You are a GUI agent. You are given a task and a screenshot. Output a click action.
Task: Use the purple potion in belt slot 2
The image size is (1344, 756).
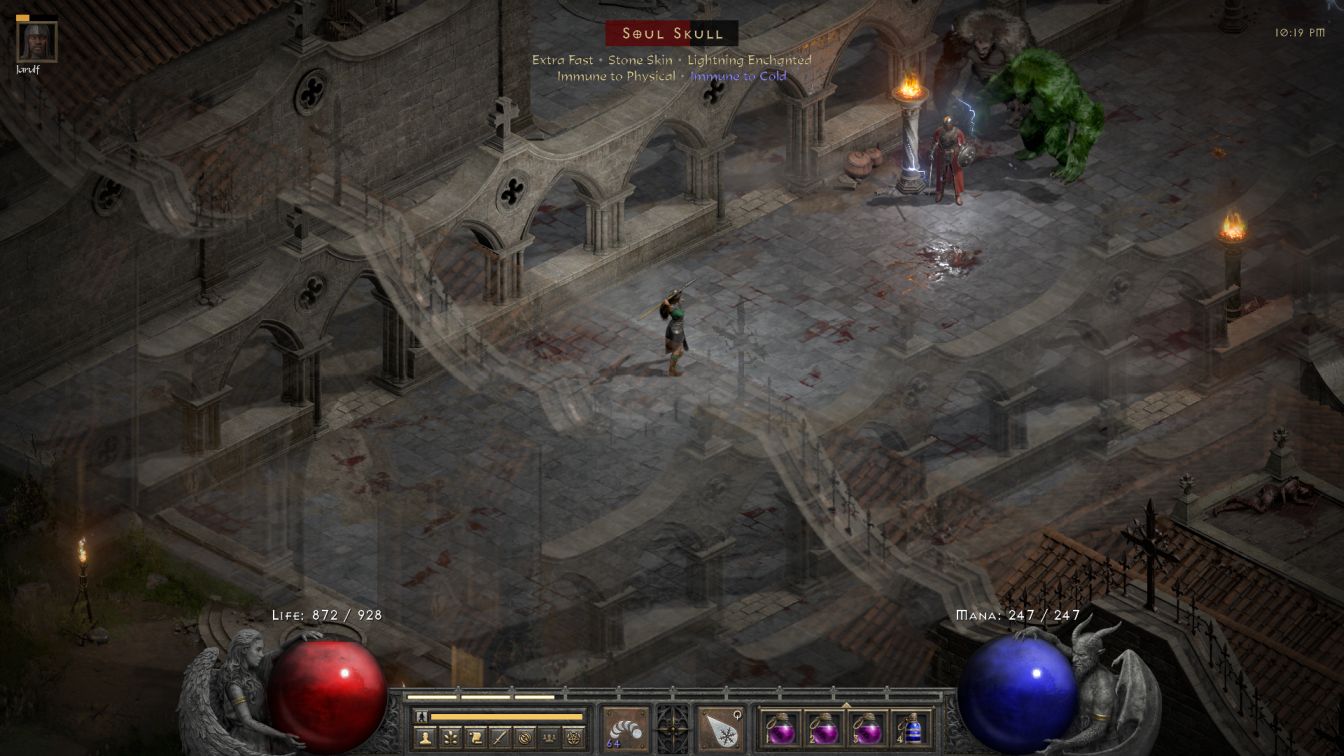point(823,729)
